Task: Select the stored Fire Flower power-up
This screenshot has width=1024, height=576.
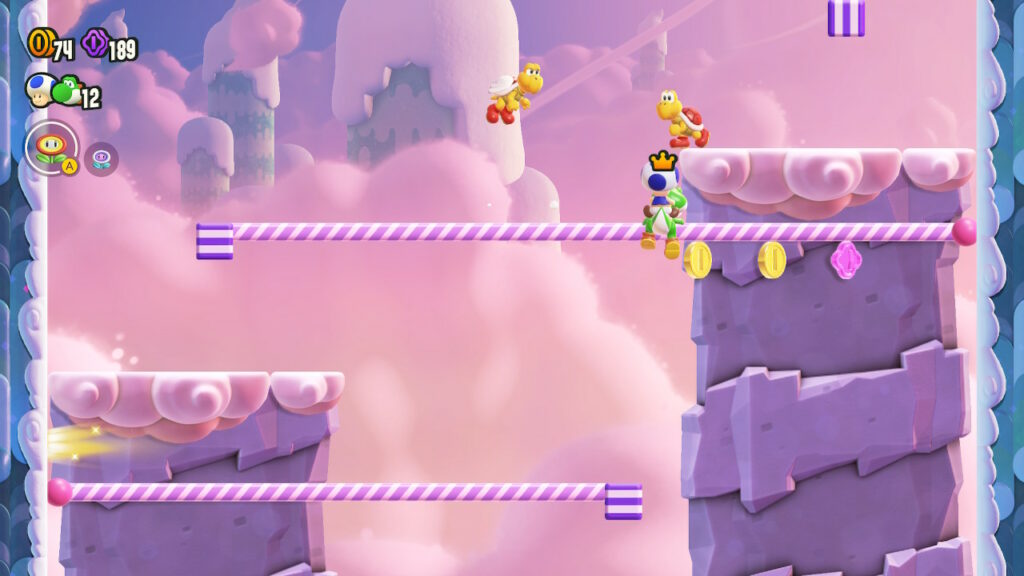Action: [51, 147]
